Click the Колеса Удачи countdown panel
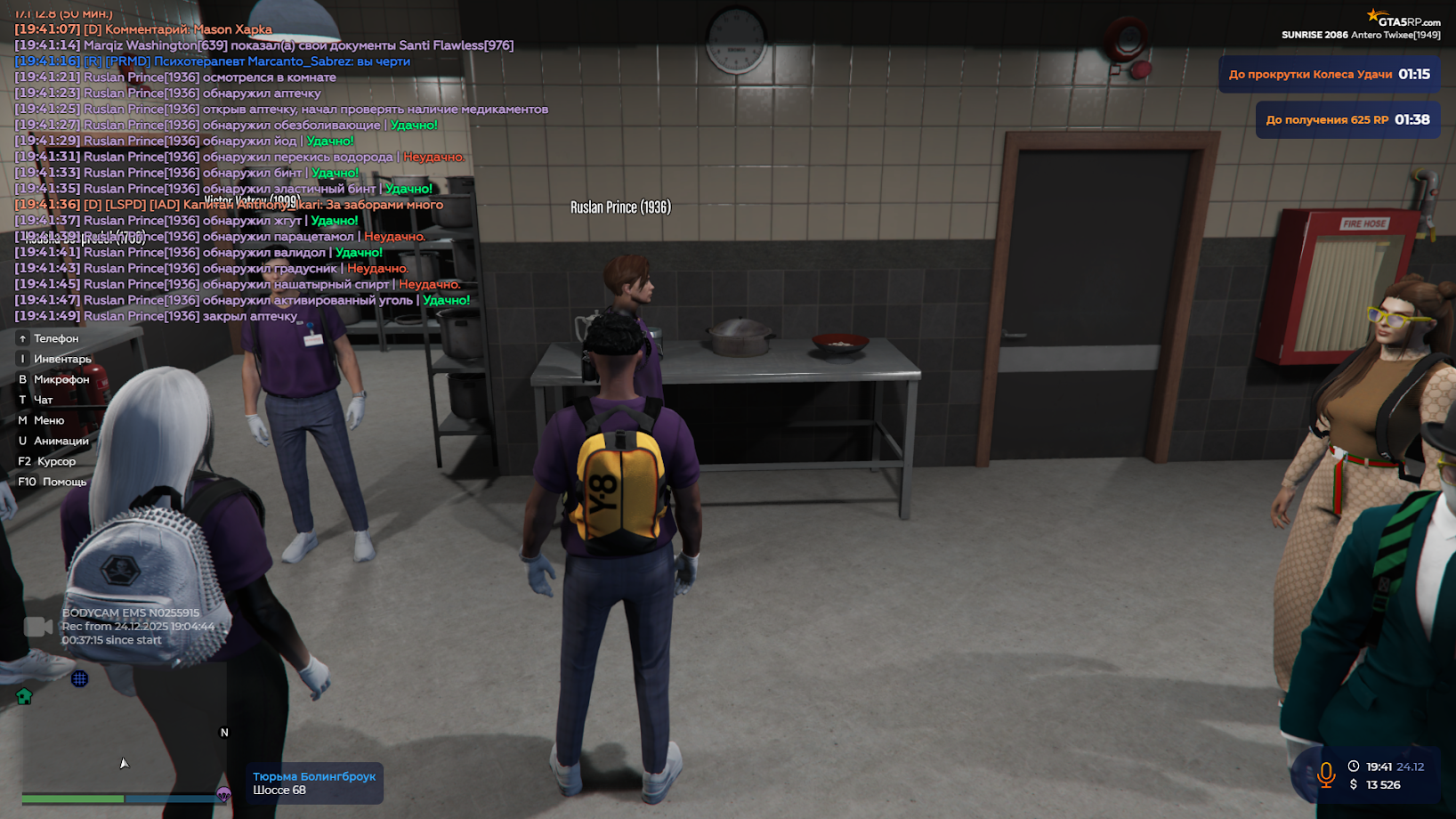This screenshot has height=819, width=1456. pos(1331,74)
